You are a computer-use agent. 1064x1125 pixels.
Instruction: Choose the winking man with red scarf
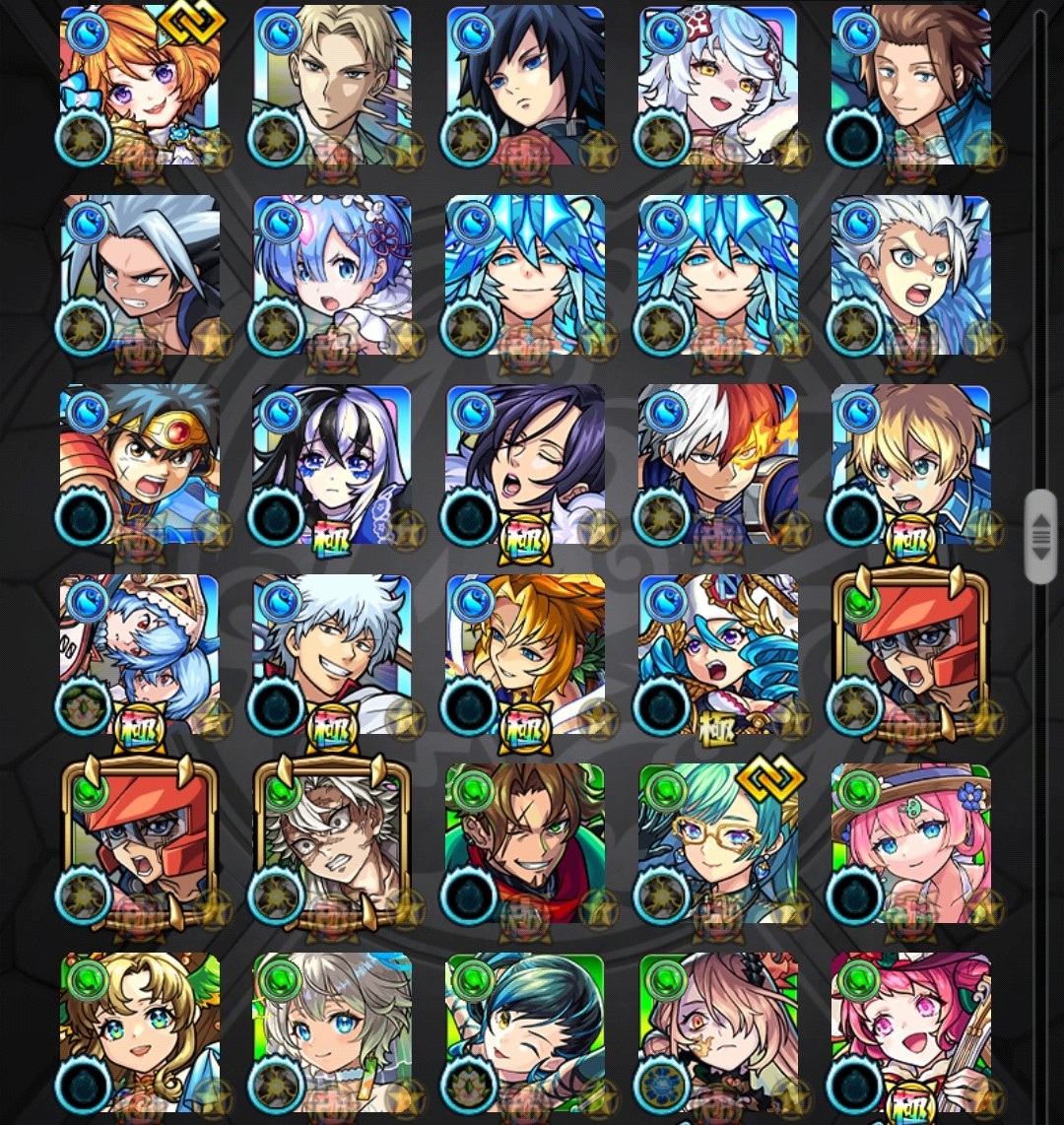point(525,843)
